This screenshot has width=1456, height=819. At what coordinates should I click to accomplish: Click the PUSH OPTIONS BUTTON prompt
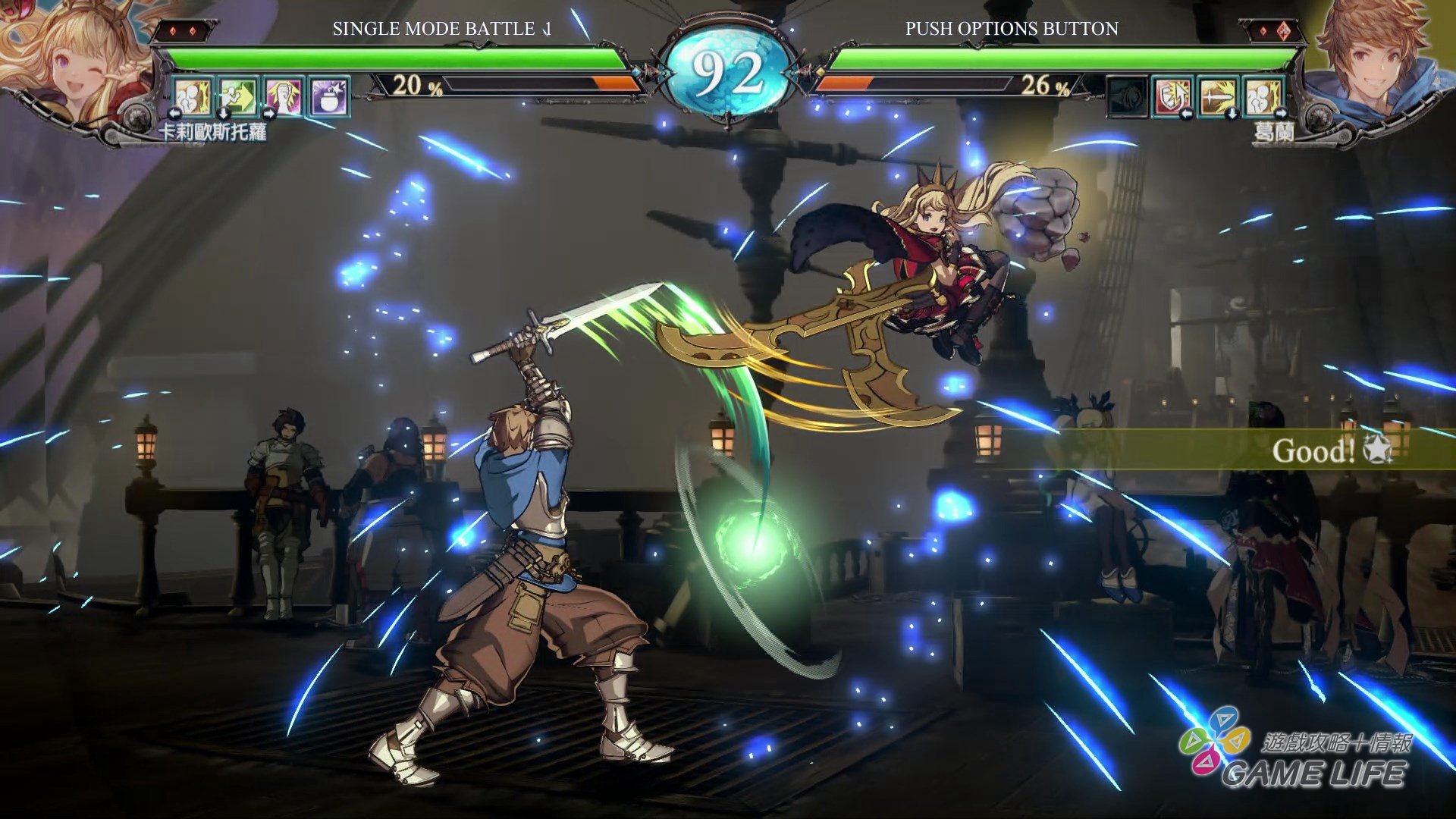click(x=1010, y=31)
